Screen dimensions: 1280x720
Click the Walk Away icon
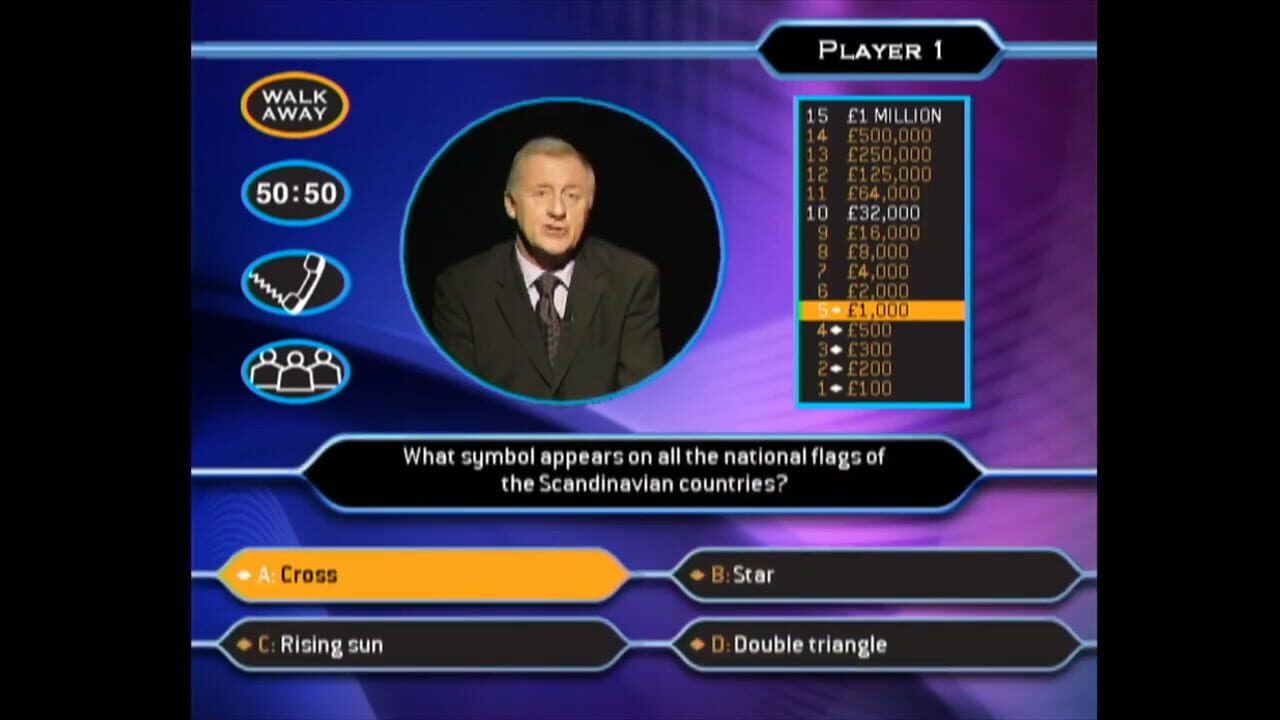point(294,103)
